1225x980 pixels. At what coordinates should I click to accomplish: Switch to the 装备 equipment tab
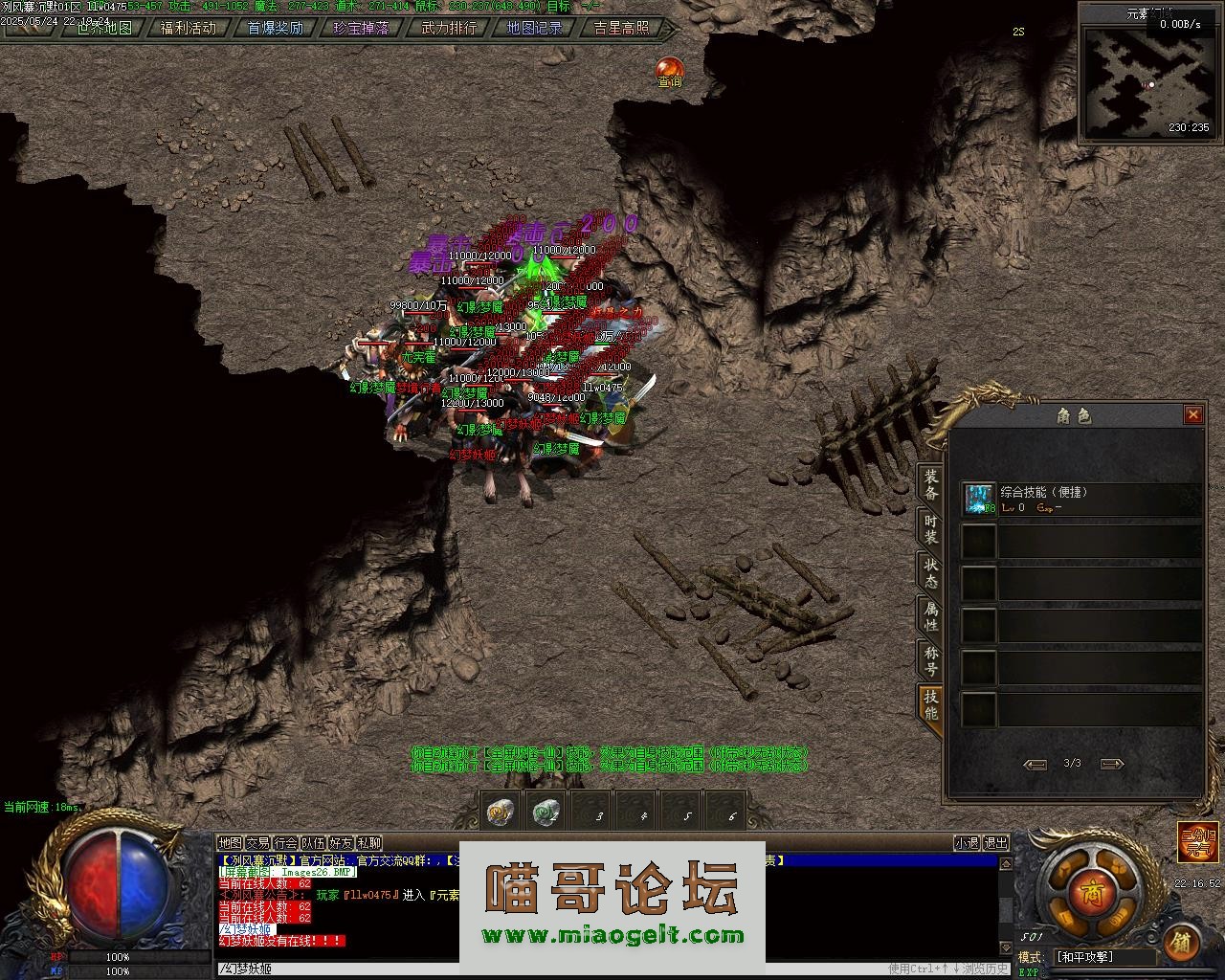pyautogui.click(x=930, y=485)
